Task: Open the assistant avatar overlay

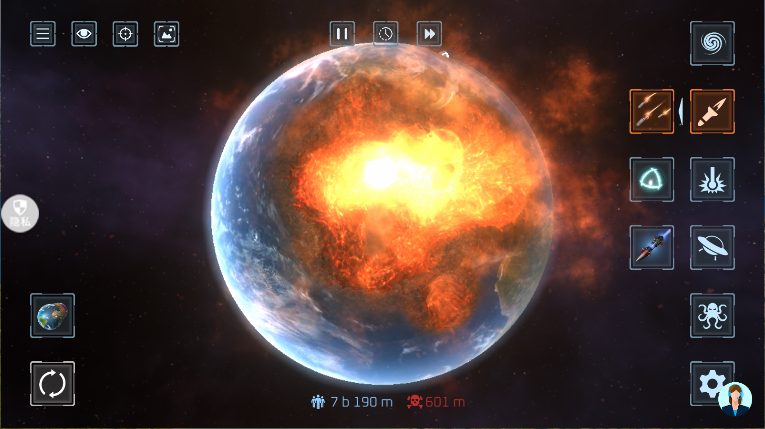Action: coord(736,399)
